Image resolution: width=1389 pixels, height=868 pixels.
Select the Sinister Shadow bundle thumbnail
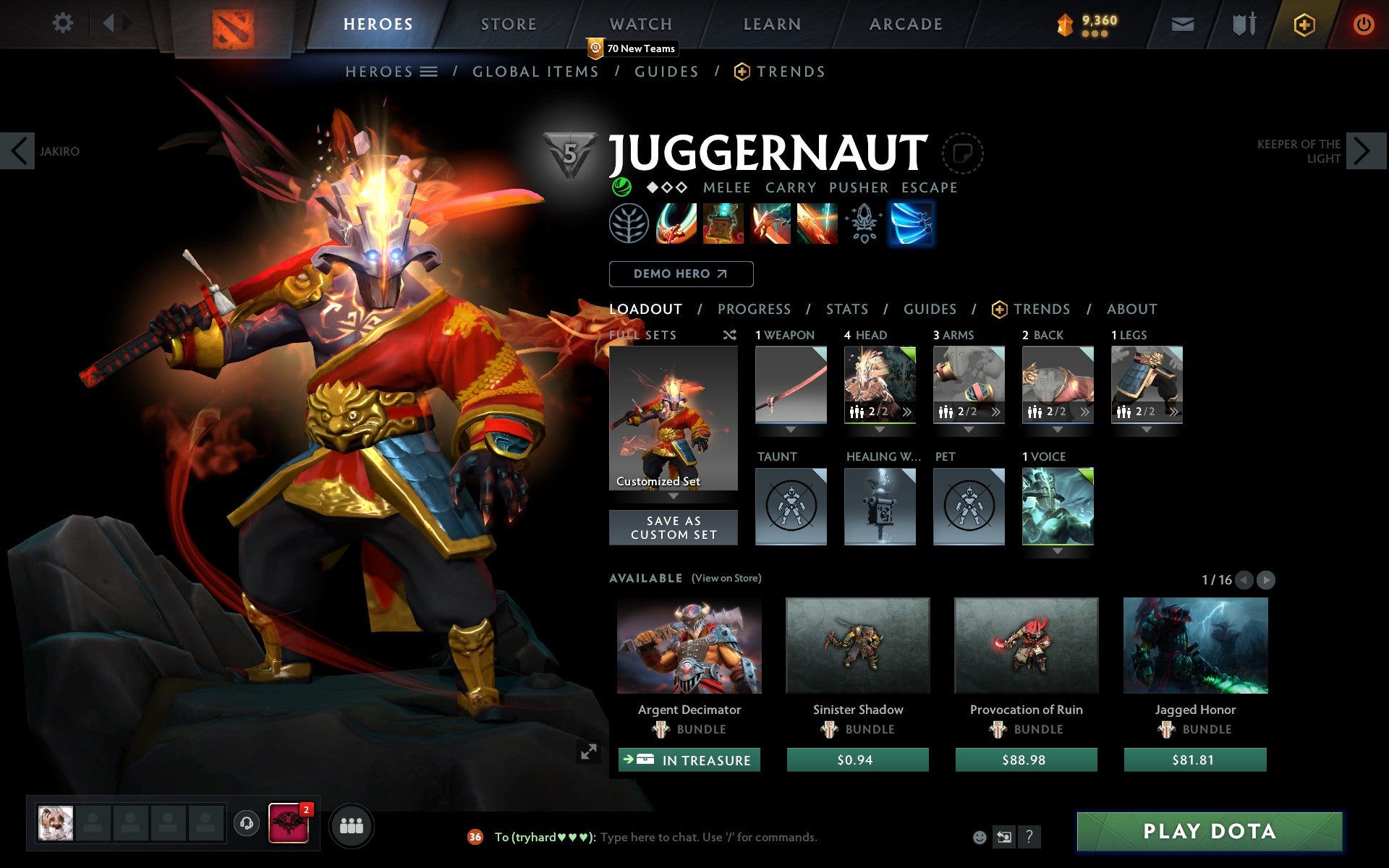[857, 646]
